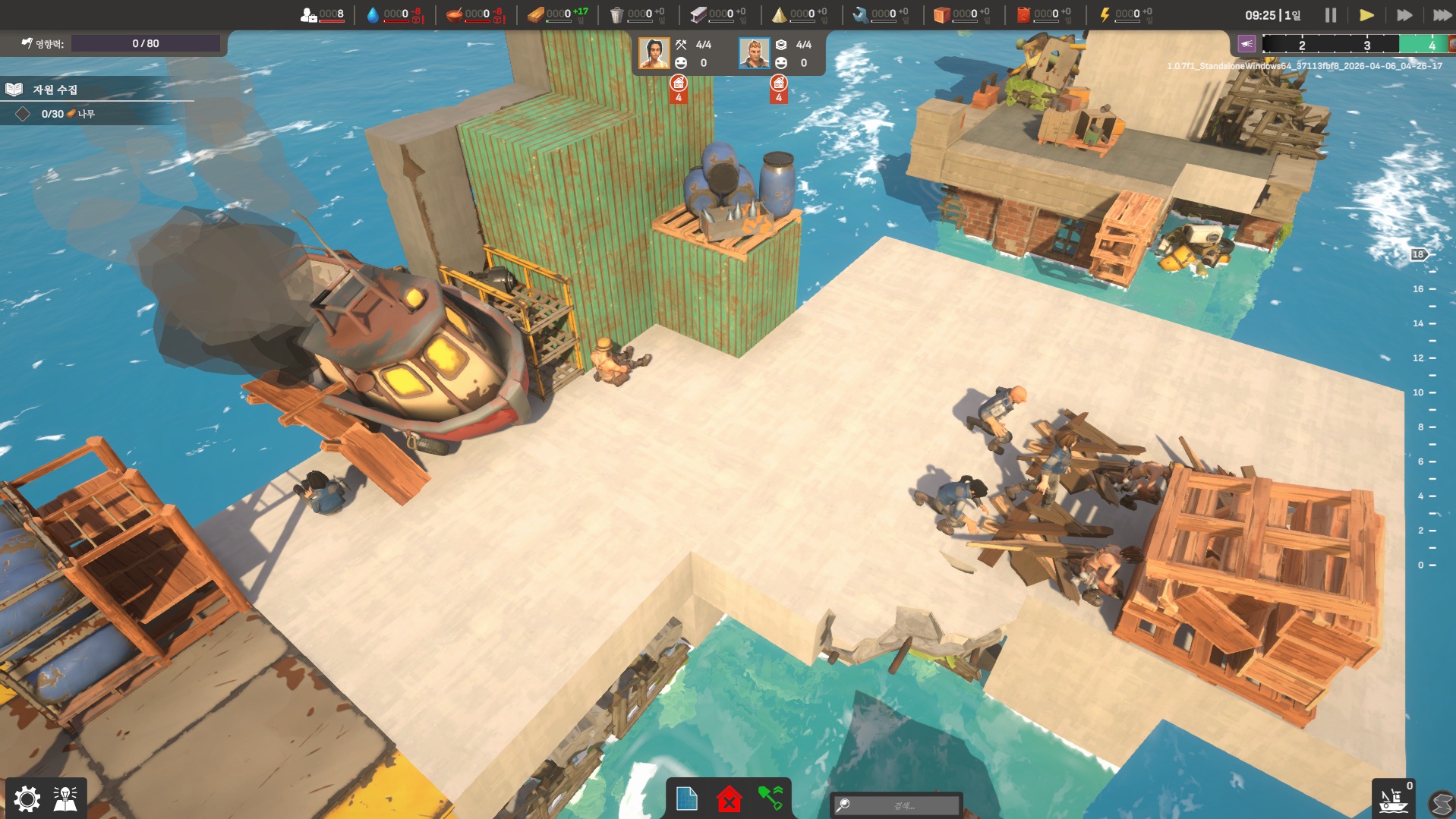This screenshot has width=1456, height=819.
Task: Click the 검색 search field
Action: pyautogui.click(x=897, y=805)
